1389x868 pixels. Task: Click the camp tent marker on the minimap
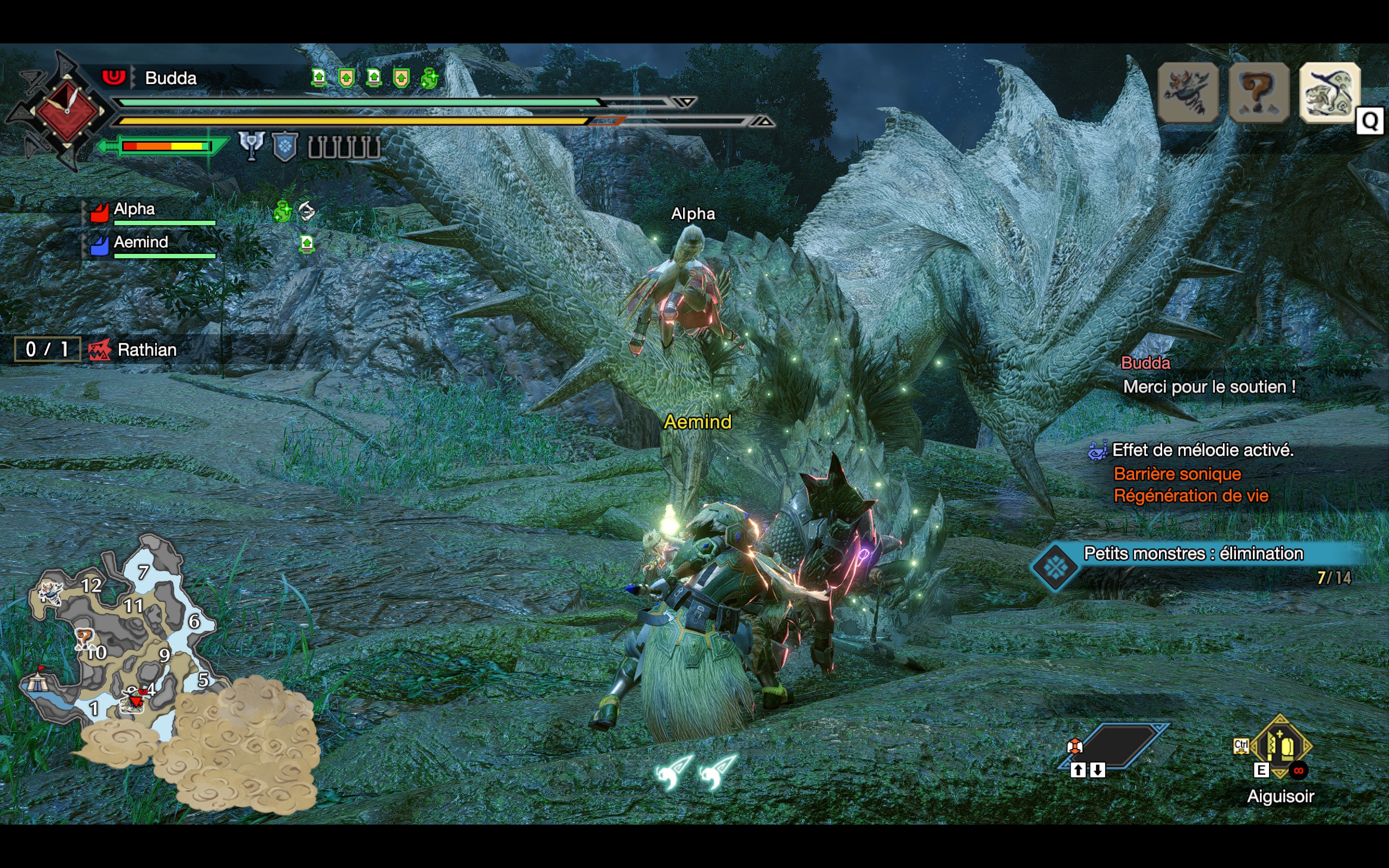36,681
